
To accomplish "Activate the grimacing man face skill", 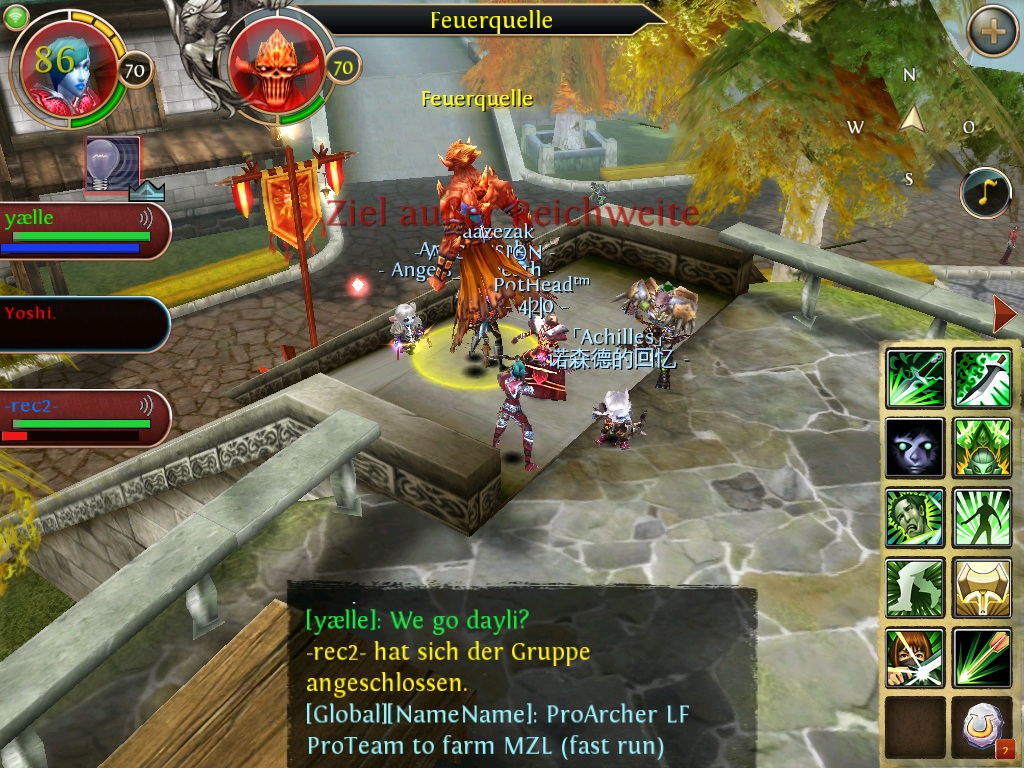I will 915,517.
